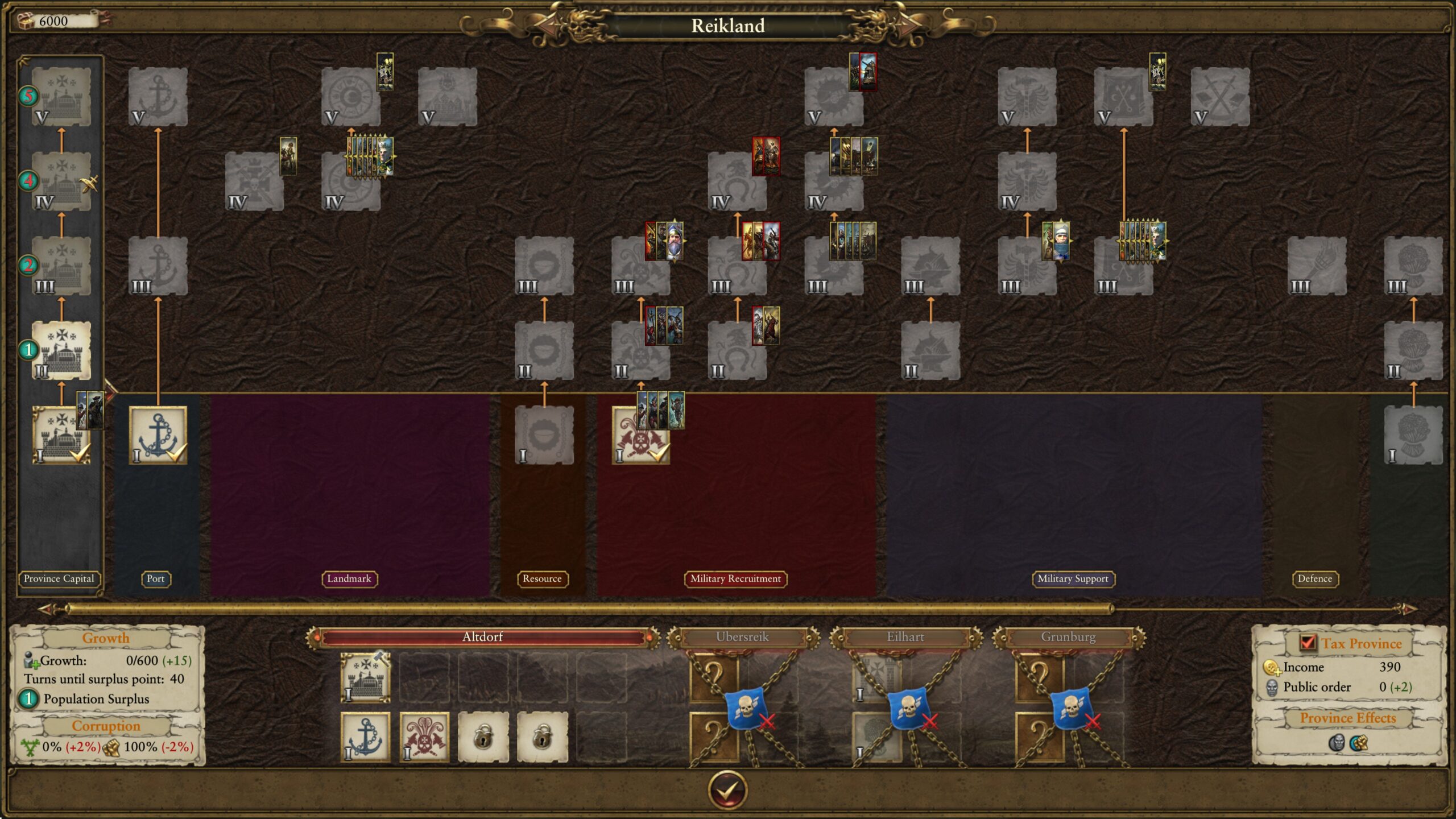Select the tier II province capital building
The image size is (1456, 819).
[61, 350]
